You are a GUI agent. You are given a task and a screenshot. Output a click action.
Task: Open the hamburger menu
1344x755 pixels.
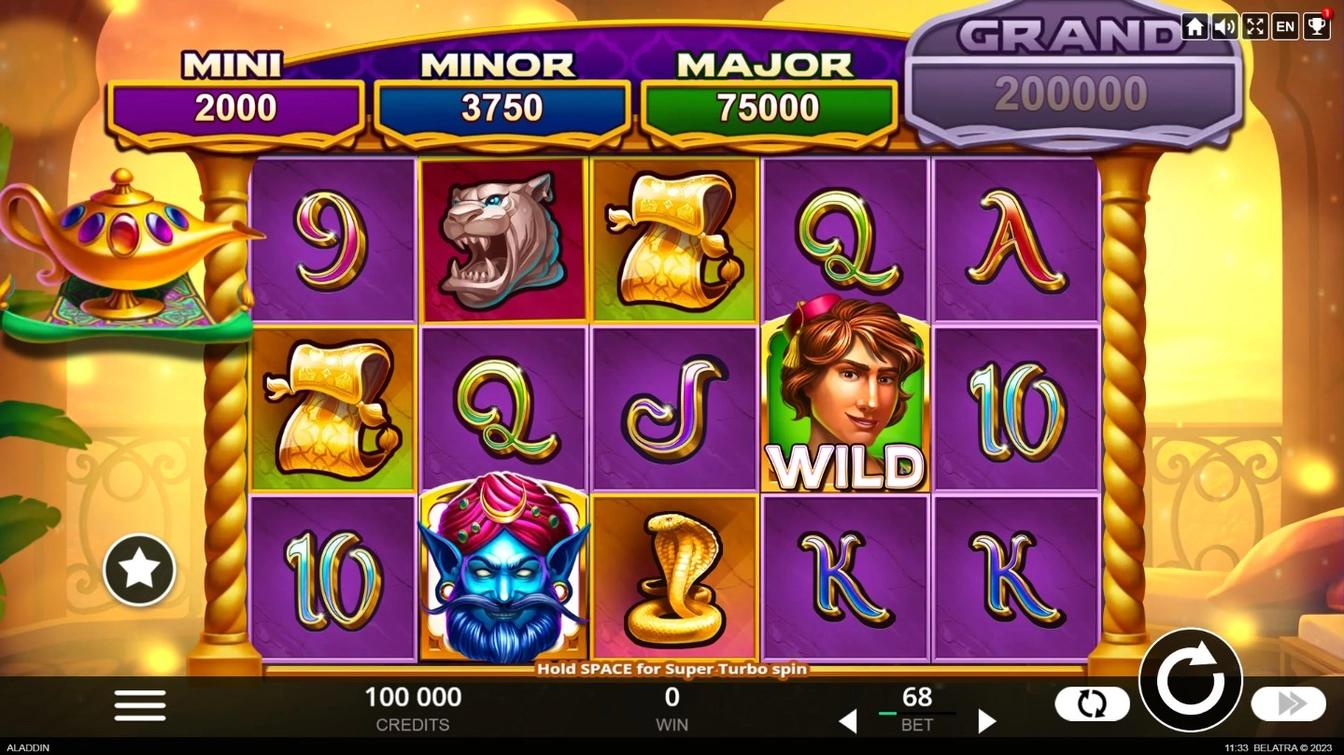[x=140, y=705]
